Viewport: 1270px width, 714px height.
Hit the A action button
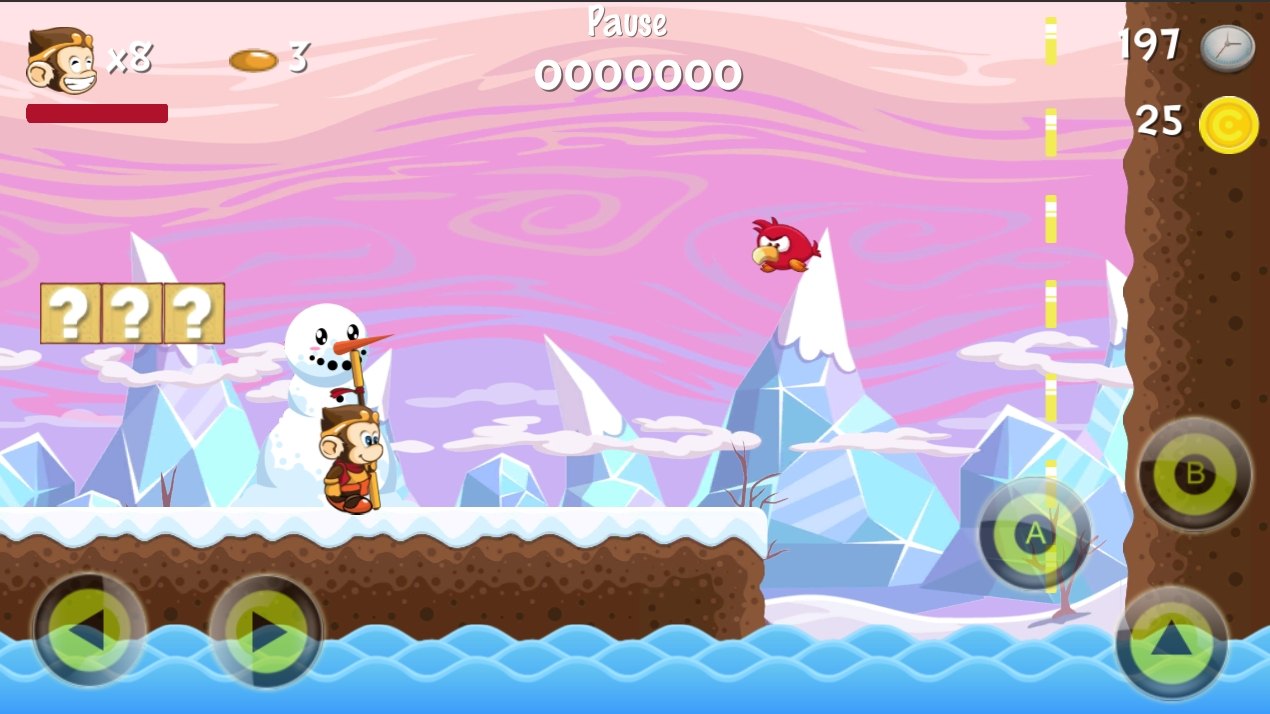click(1035, 534)
